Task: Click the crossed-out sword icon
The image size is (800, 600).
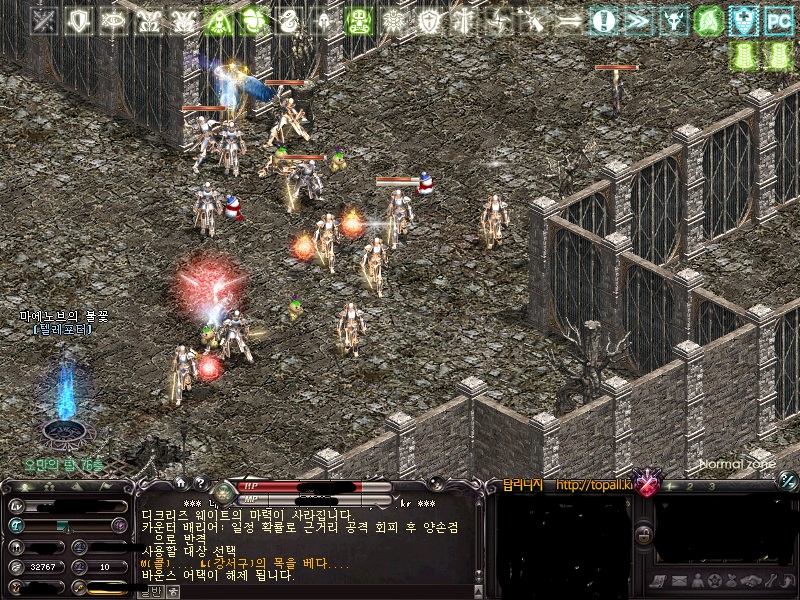Action: tap(43, 19)
